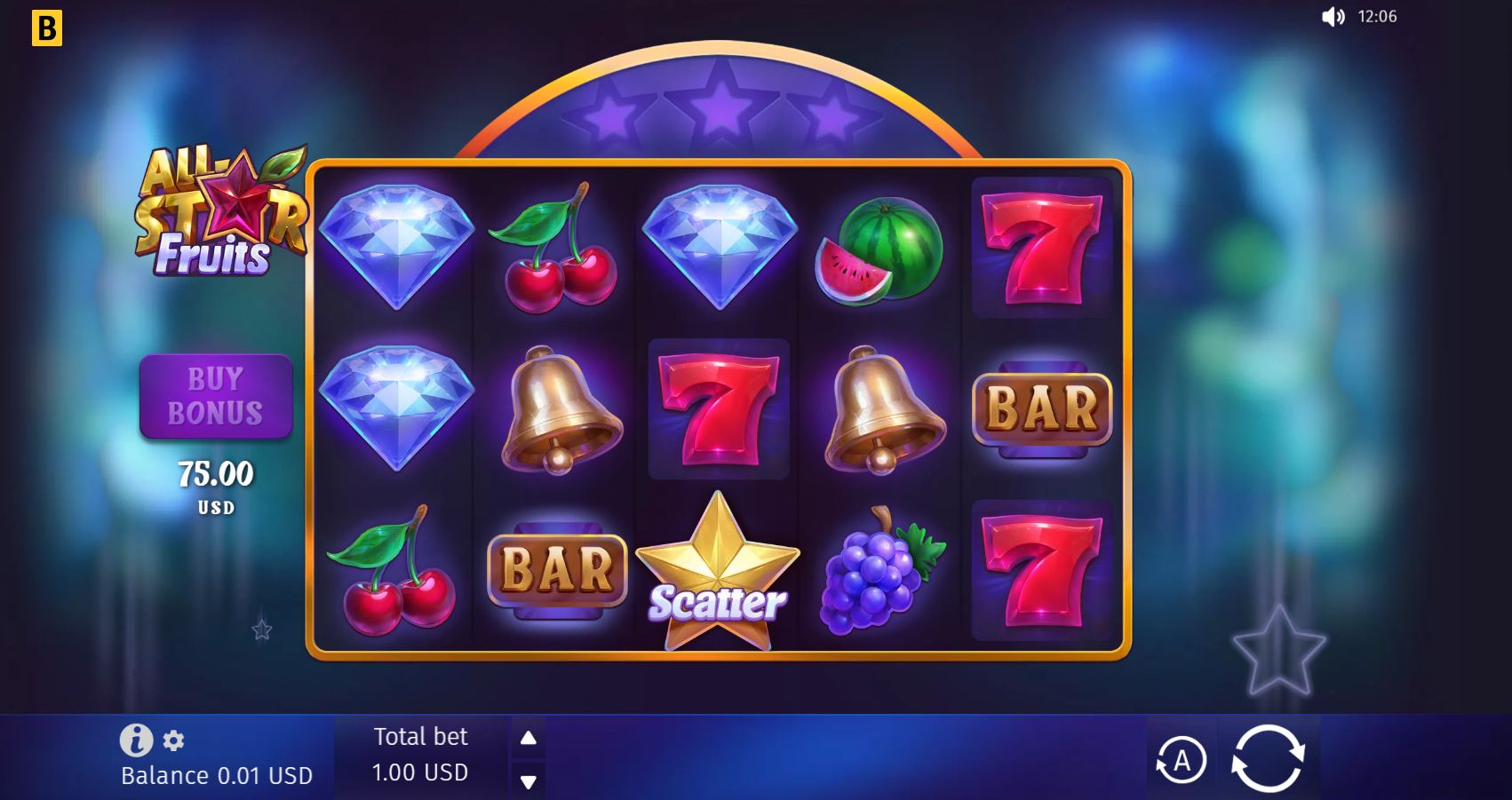This screenshot has width=1512, height=800.
Task: Select the watermelon symbol
Action: [879, 250]
